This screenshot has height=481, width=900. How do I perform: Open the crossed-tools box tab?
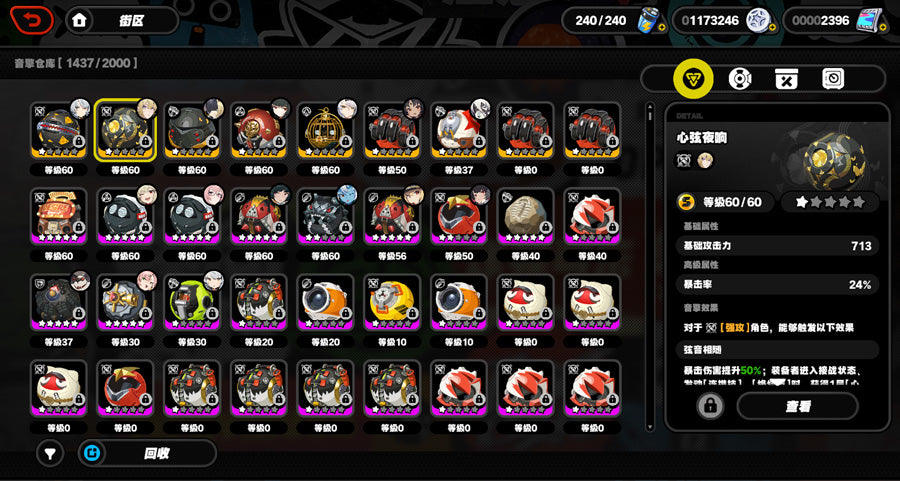[786, 78]
